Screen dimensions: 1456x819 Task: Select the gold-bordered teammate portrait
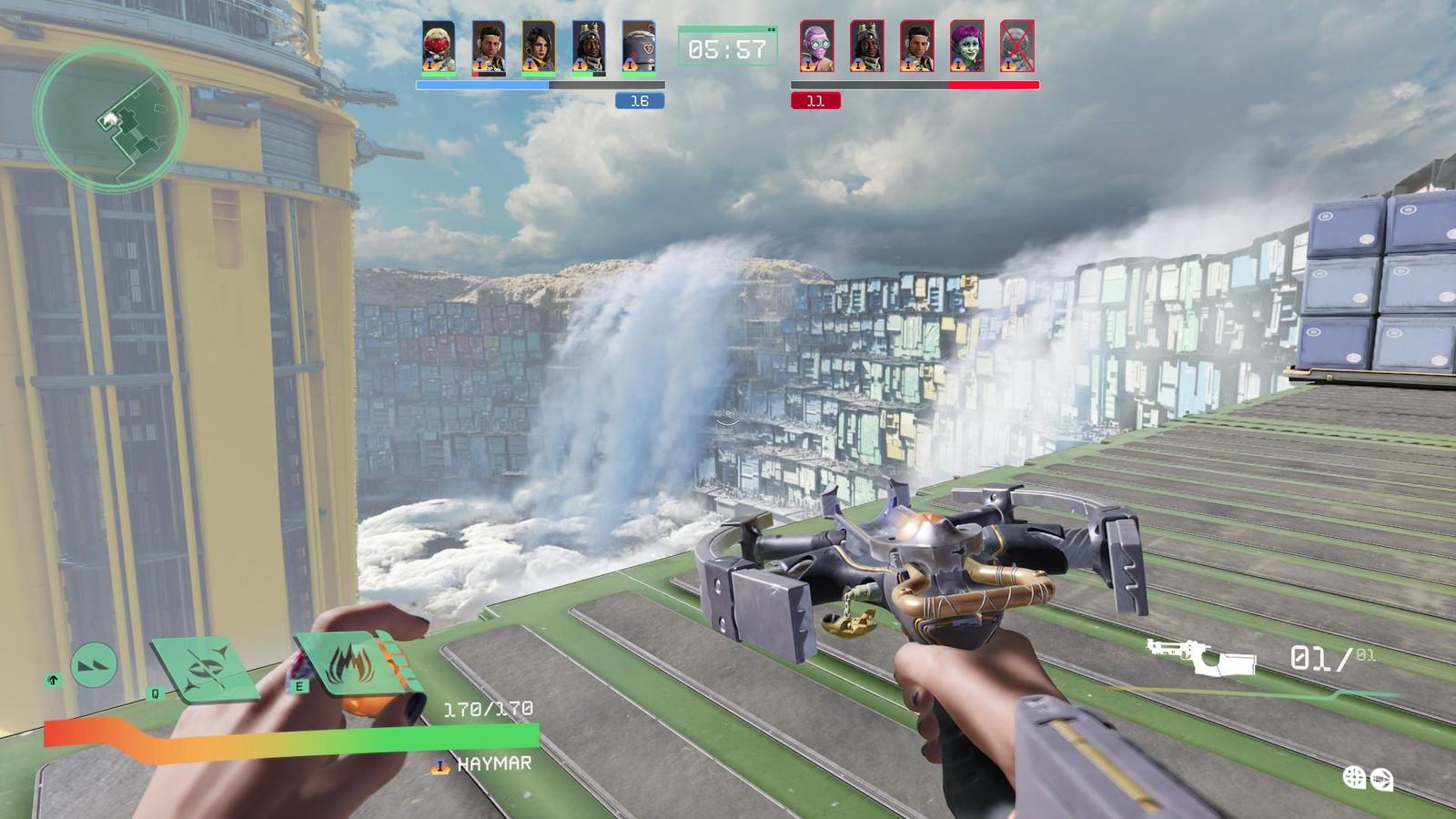[539, 46]
